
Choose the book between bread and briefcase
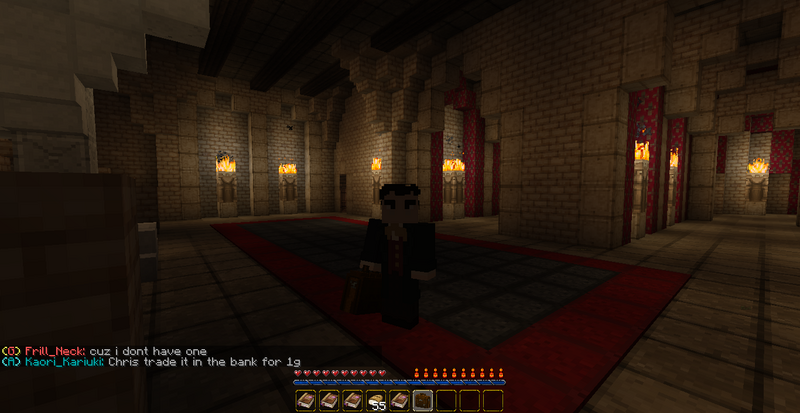point(401,400)
